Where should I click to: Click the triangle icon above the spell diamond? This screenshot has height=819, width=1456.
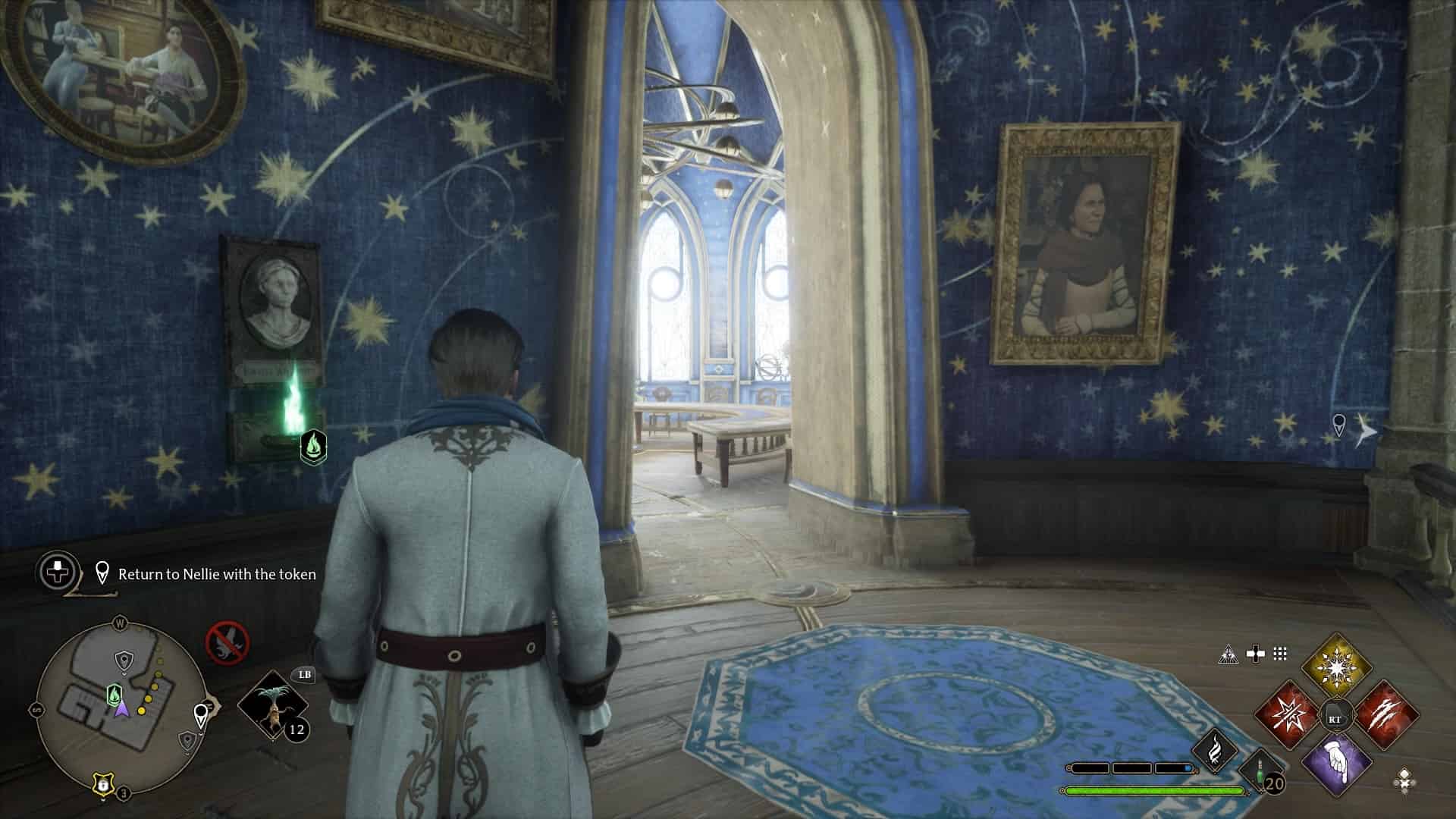pos(1227,654)
